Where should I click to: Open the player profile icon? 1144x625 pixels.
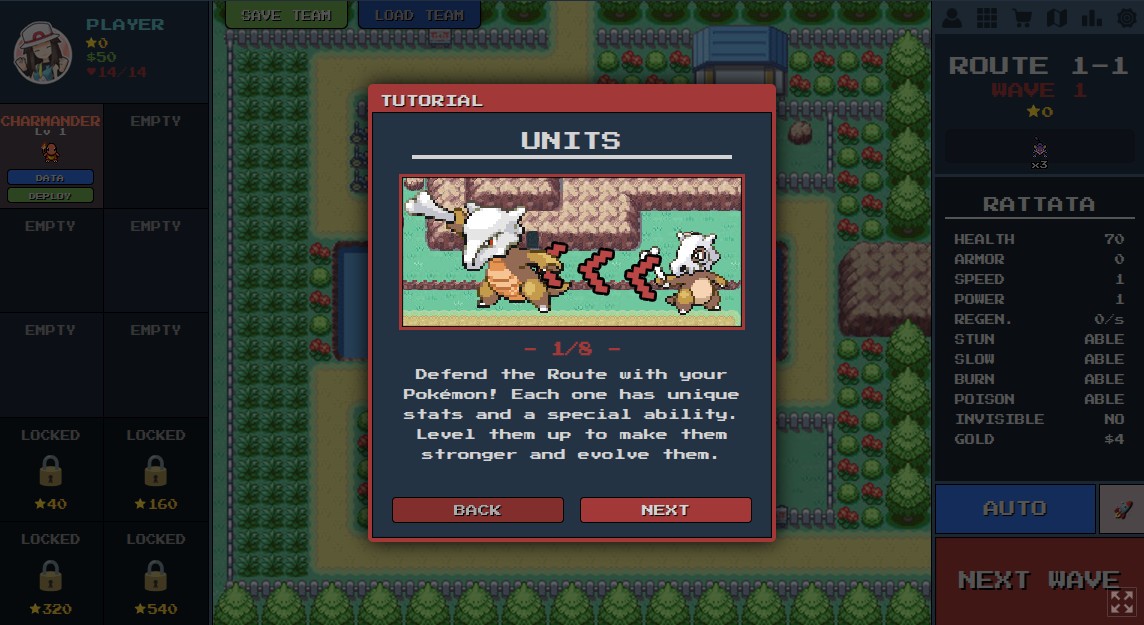(x=952, y=18)
